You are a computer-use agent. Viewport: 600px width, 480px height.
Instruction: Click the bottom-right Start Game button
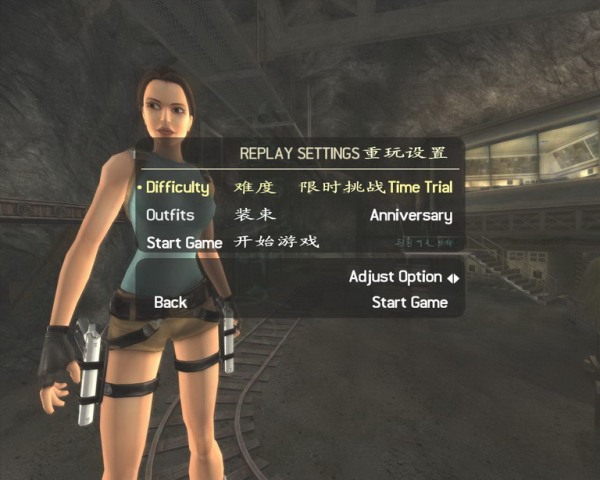pyautogui.click(x=409, y=302)
